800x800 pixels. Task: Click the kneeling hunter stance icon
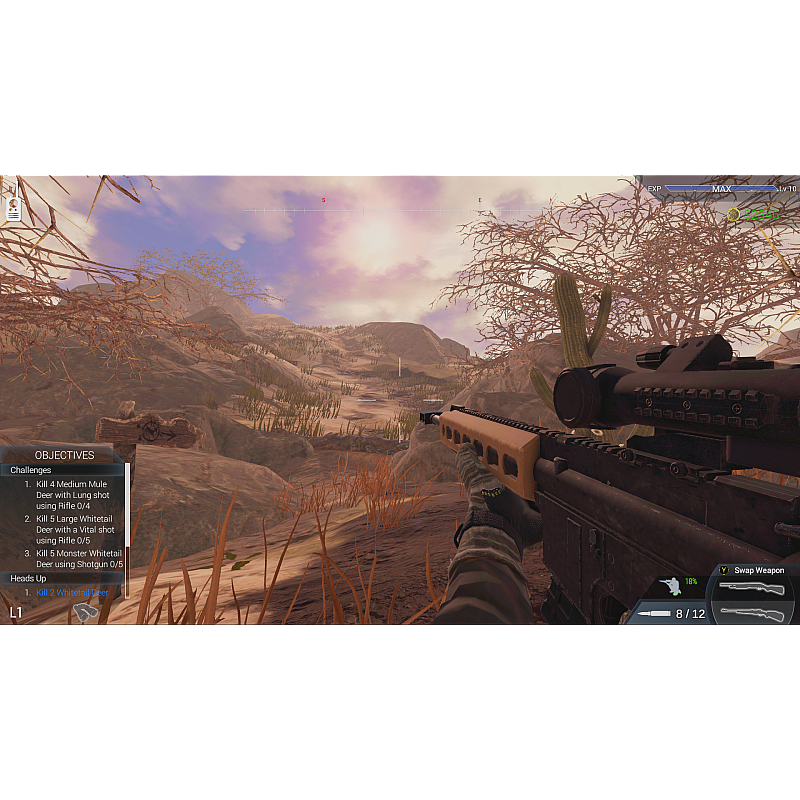[670, 586]
